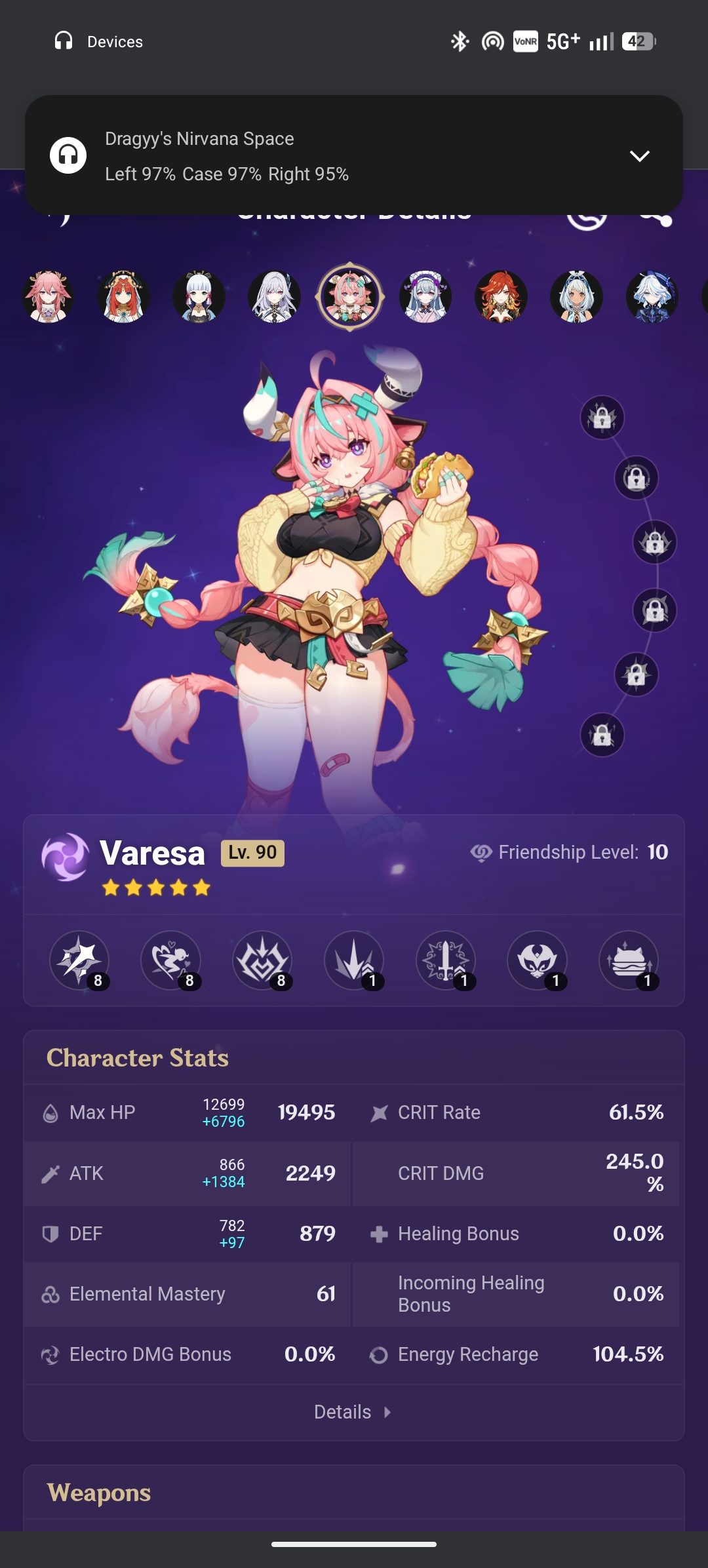View the winged figure talent icon
This screenshot has height=1568, width=708.
click(x=171, y=960)
